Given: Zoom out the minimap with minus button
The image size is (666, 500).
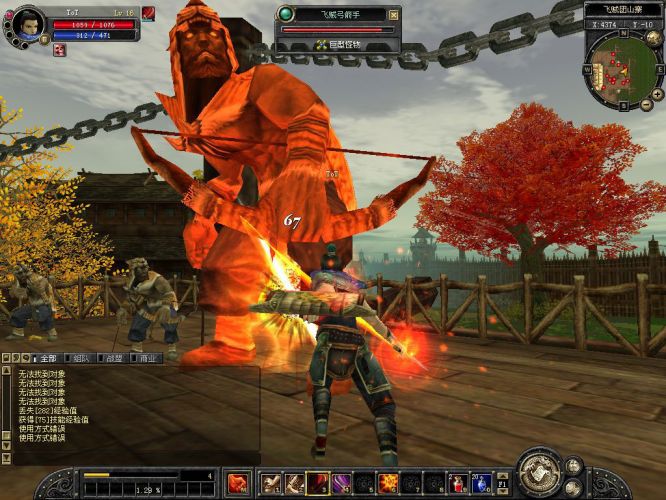Looking at the screenshot, I should (647, 105).
